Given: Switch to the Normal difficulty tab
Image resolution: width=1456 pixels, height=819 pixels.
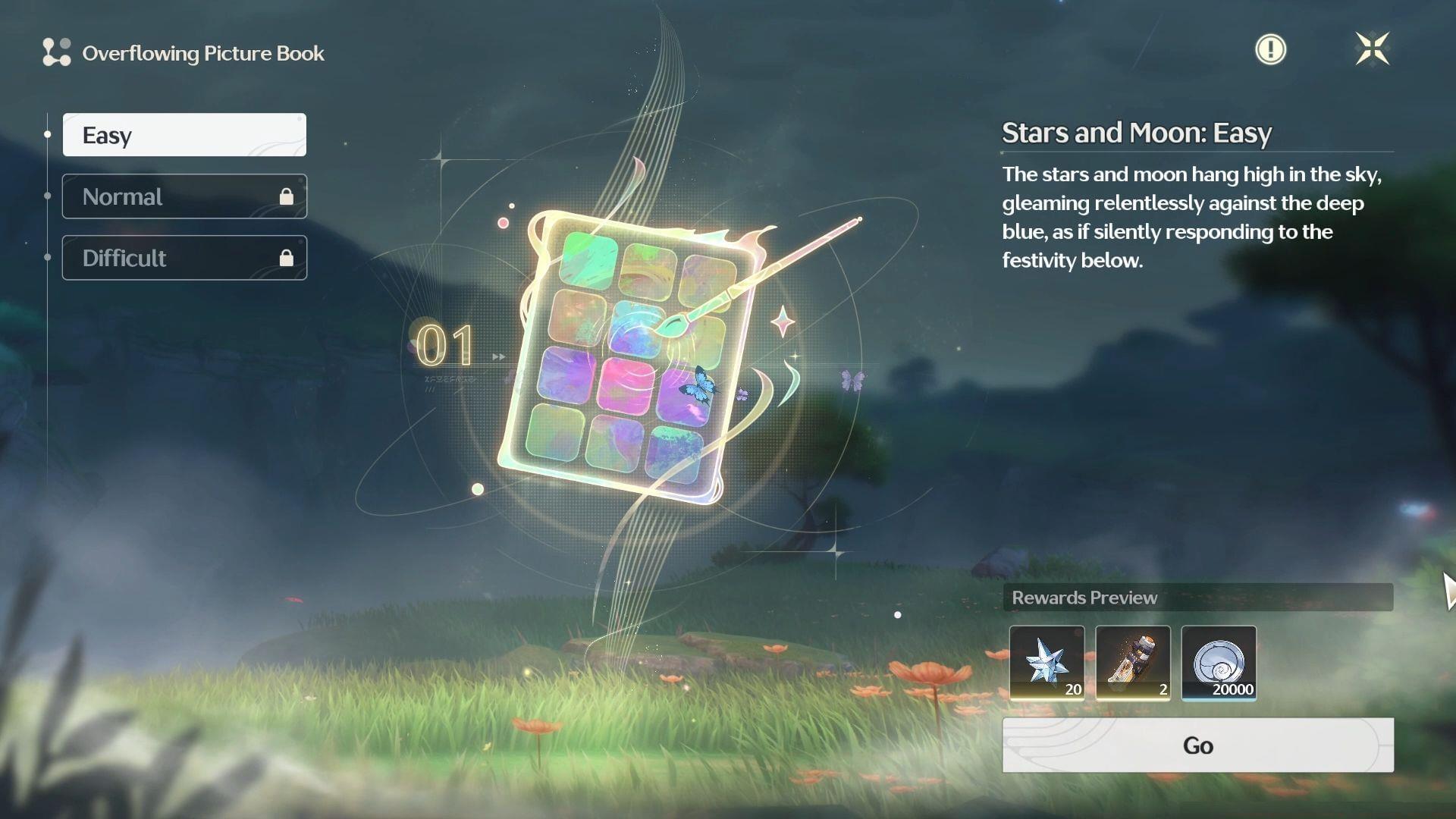Looking at the screenshot, I should [x=184, y=196].
